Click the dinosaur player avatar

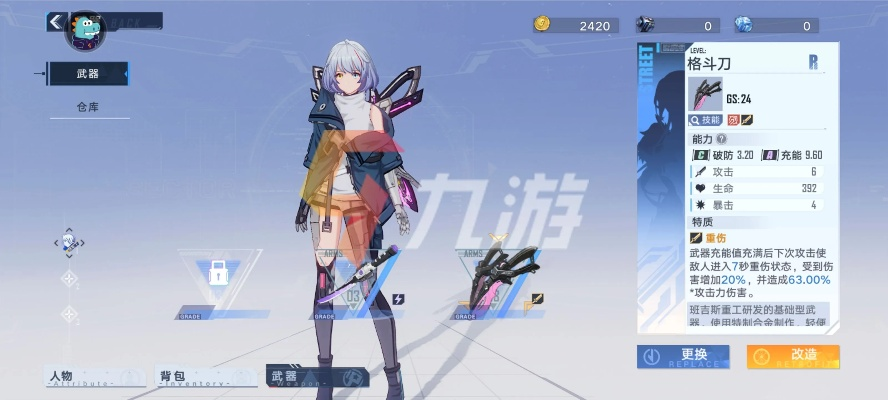pos(85,29)
